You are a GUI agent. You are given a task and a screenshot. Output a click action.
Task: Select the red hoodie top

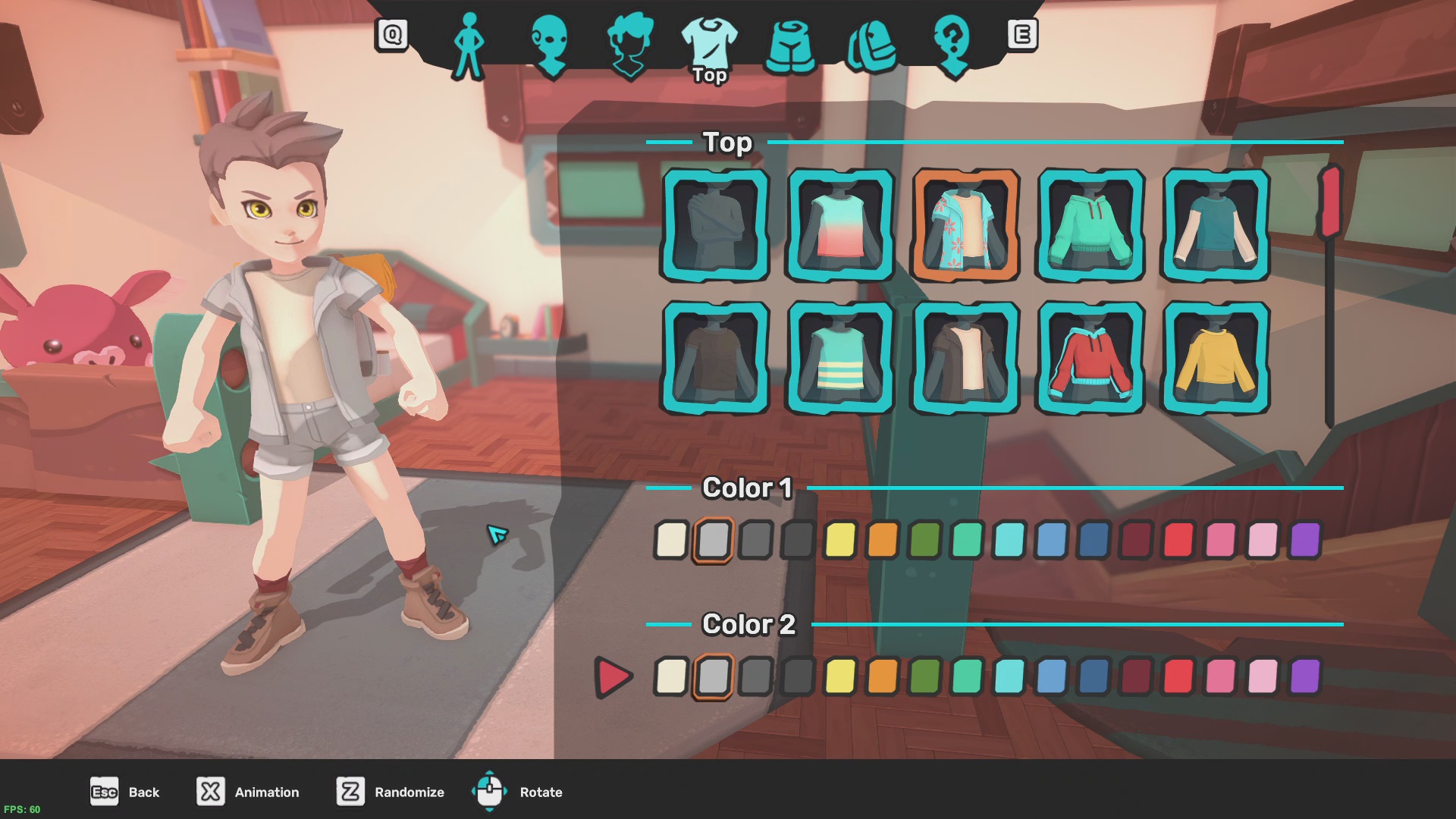pos(1090,356)
